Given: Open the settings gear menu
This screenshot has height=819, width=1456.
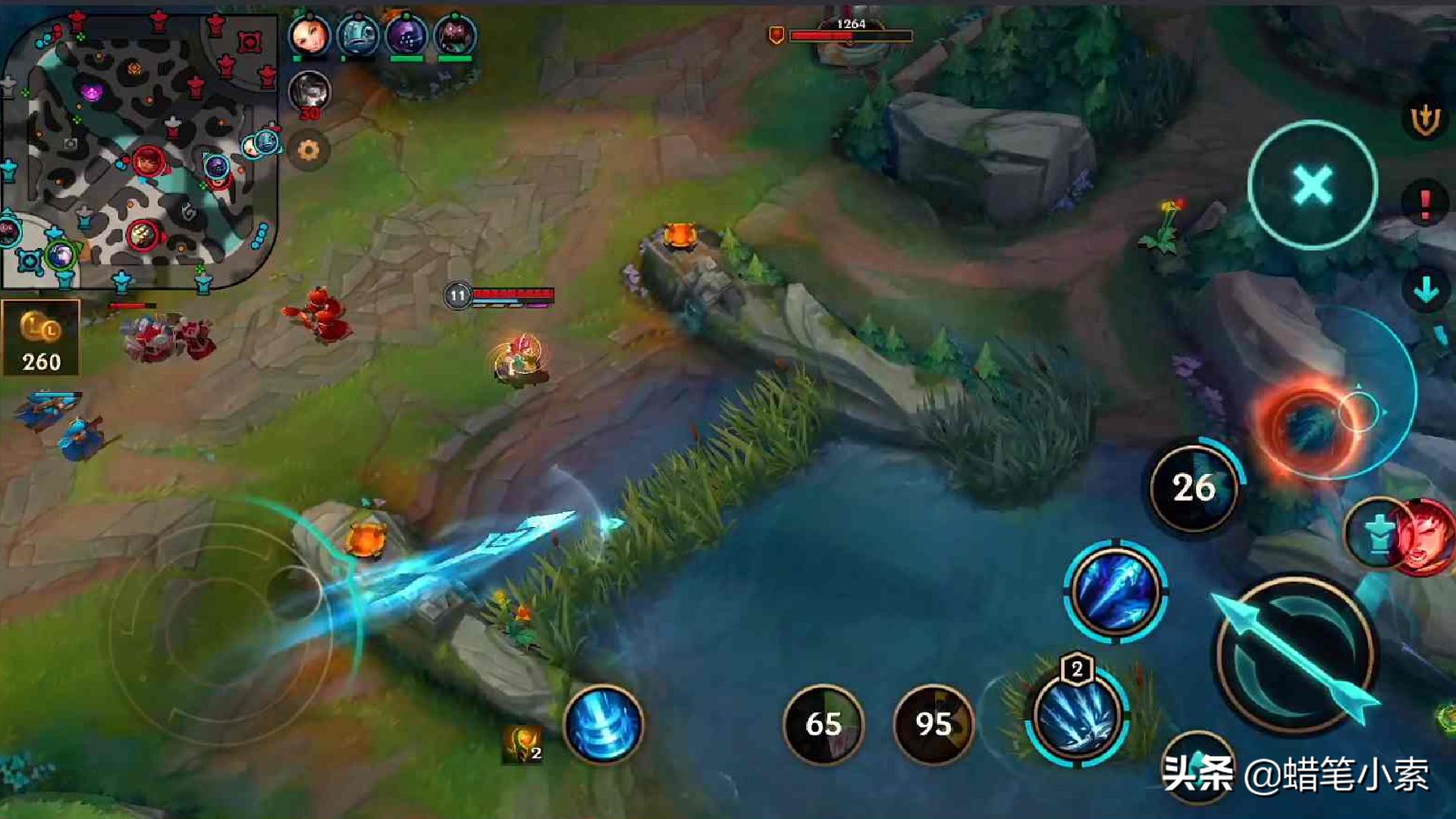Looking at the screenshot, I should [x=309, y=152].
